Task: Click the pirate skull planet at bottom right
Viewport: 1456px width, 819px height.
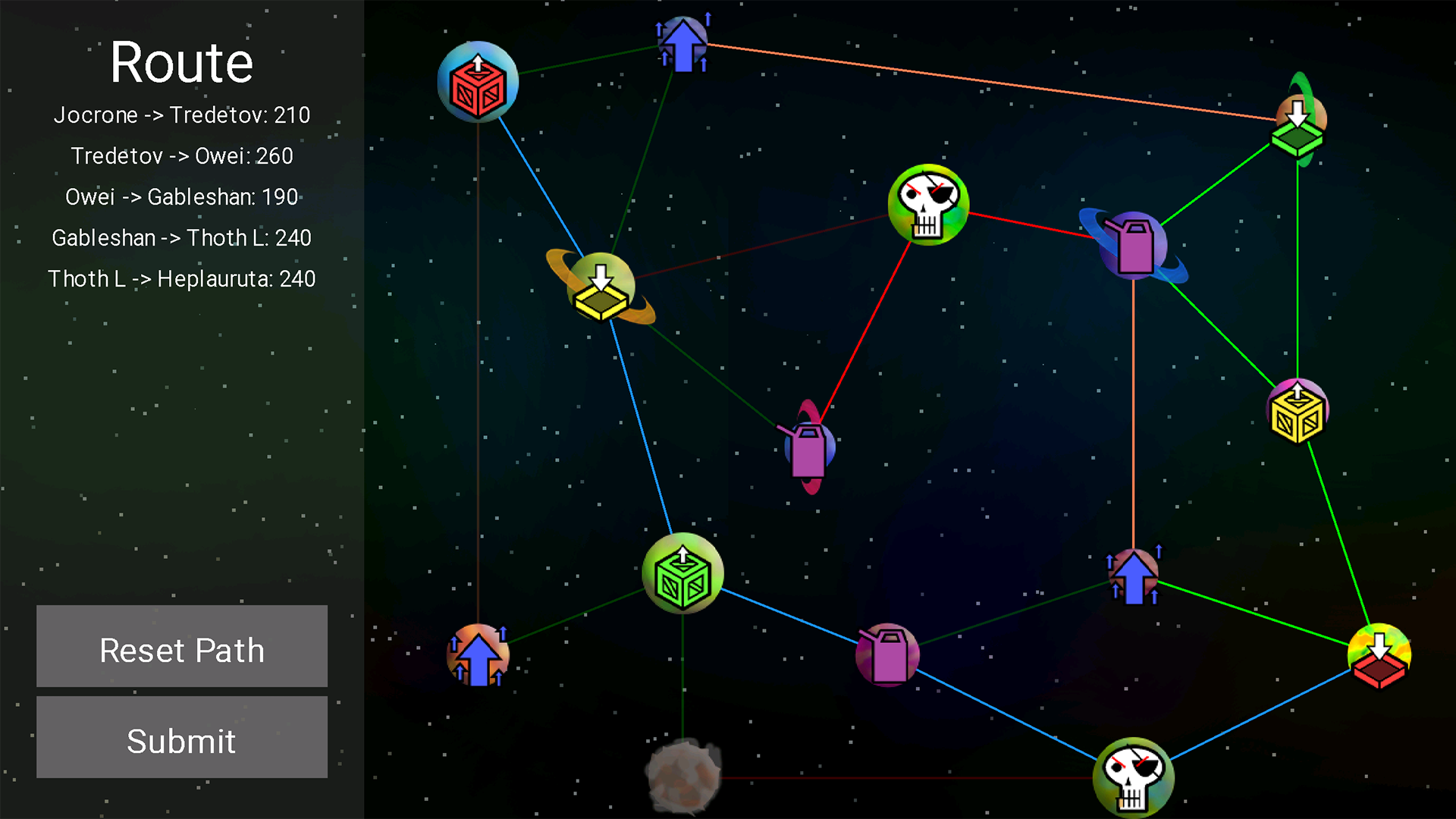Action: (1134, 777)
